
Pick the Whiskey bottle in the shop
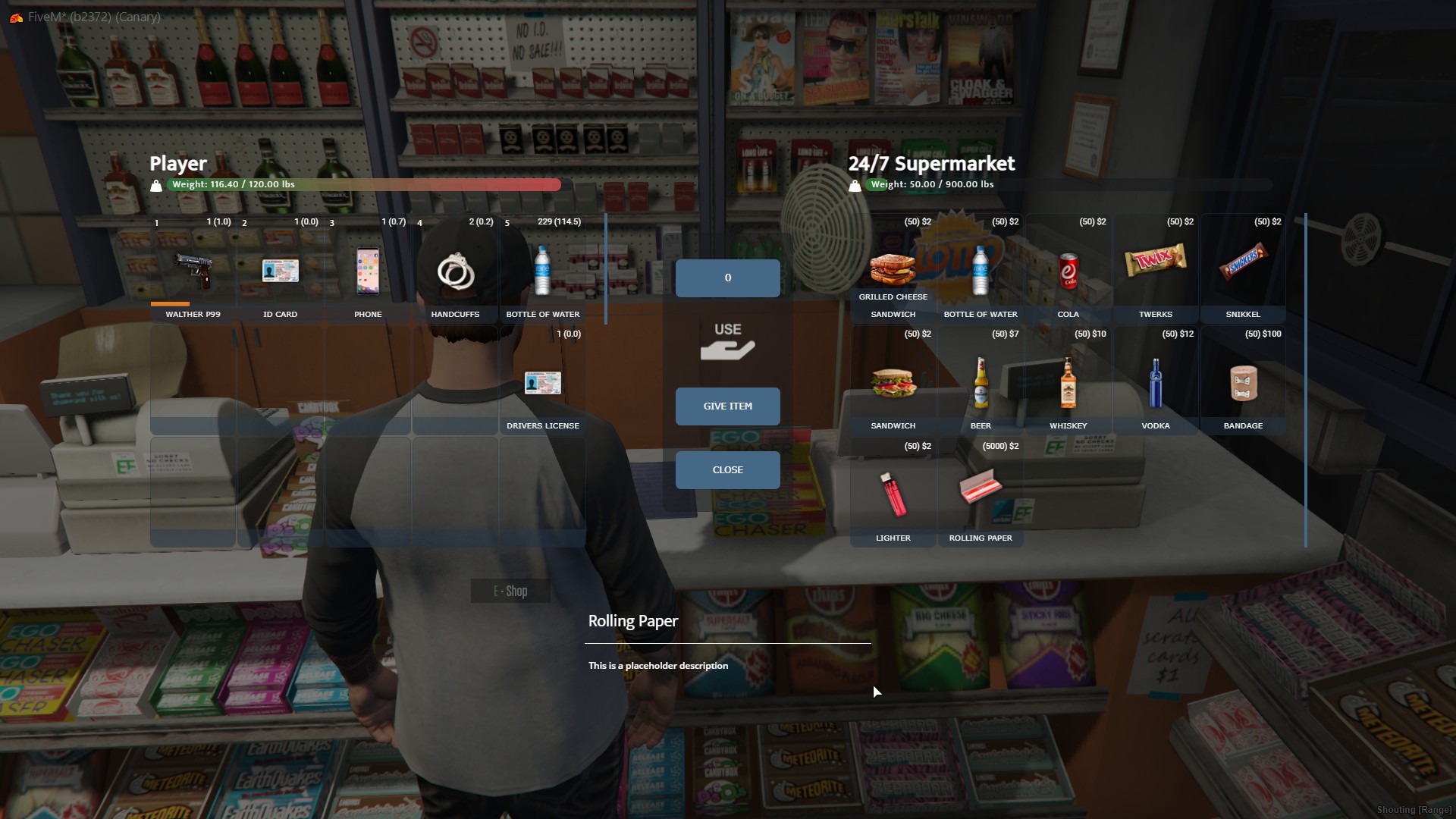click(x=1068, y=383)
